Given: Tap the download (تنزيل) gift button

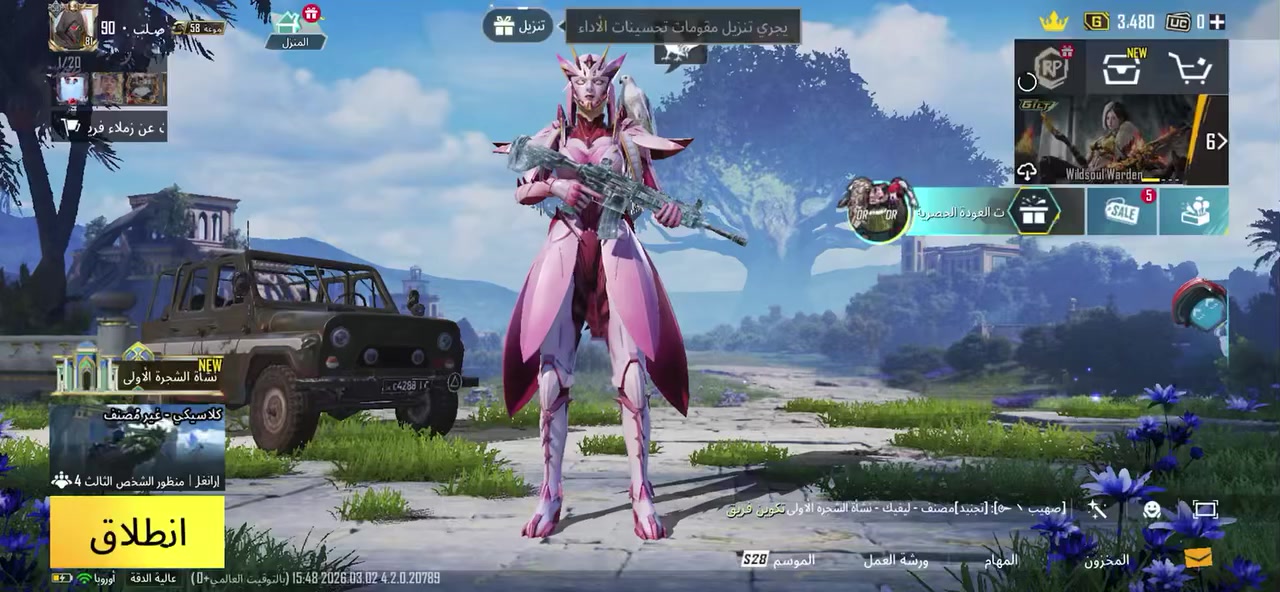Looking at the screenshot, I should tap(517, 25).
